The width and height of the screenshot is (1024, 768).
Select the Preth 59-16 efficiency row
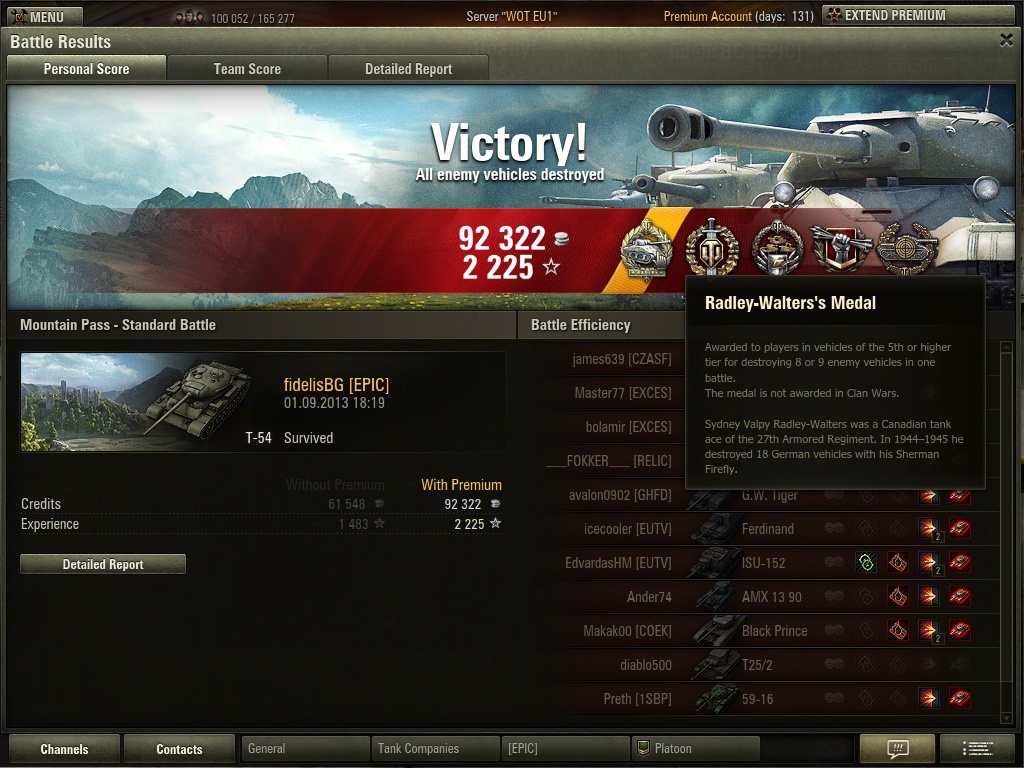click(760, 699)
